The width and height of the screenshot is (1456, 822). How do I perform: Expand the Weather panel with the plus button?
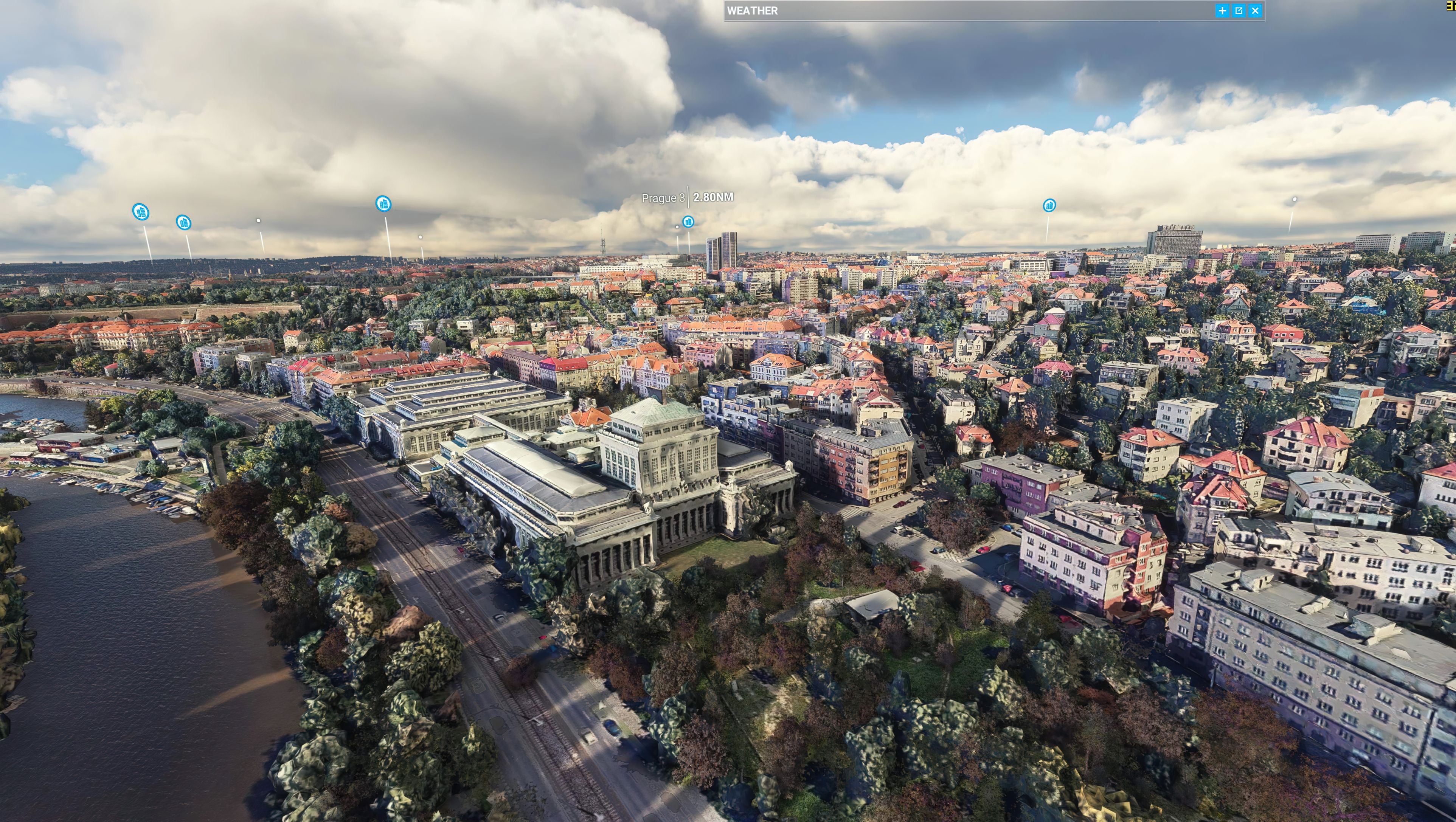(1222, 11)
